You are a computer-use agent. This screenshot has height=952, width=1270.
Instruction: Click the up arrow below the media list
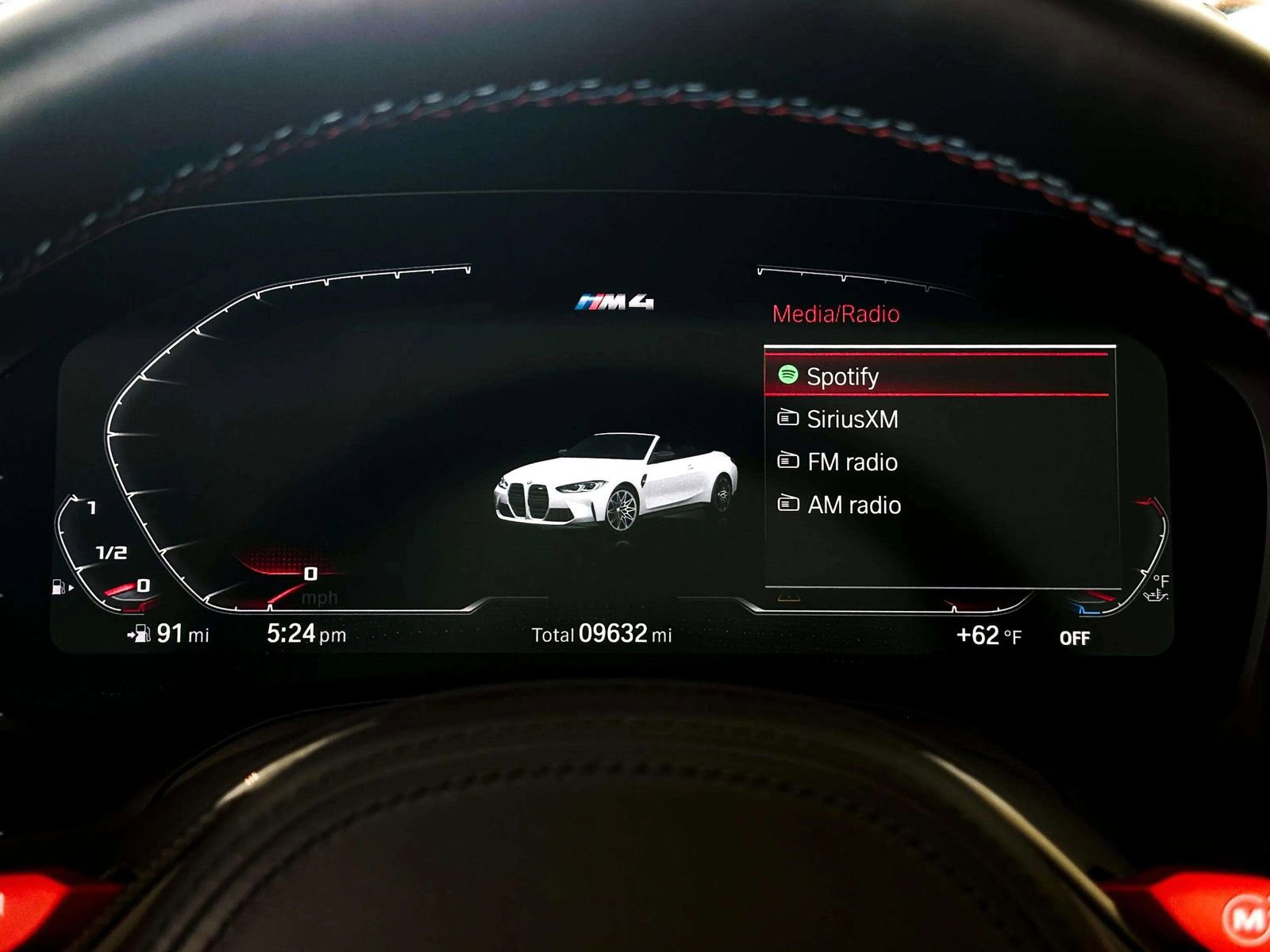click(x=788, y=597)
